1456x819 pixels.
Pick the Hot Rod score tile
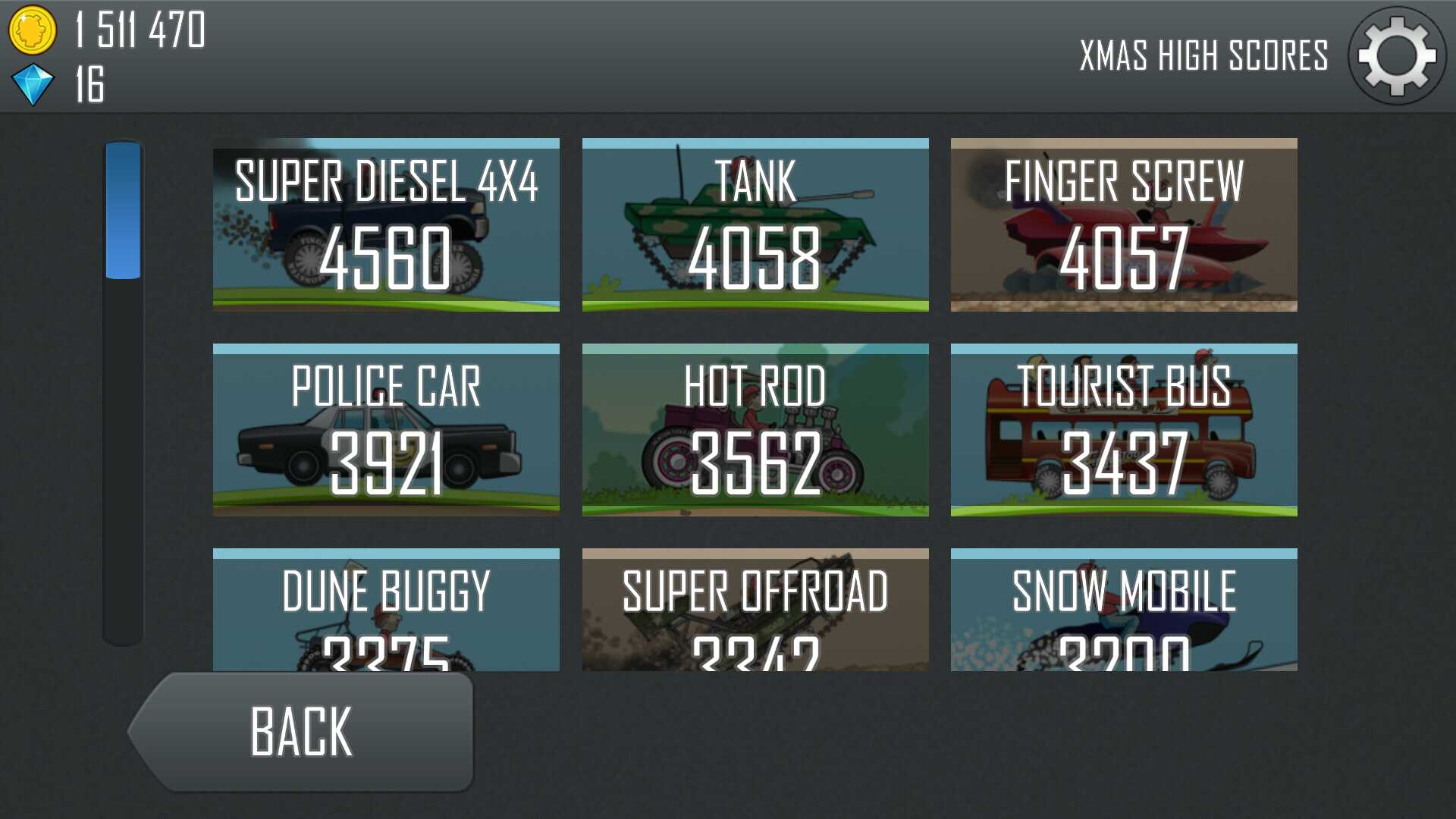point(755,430)
